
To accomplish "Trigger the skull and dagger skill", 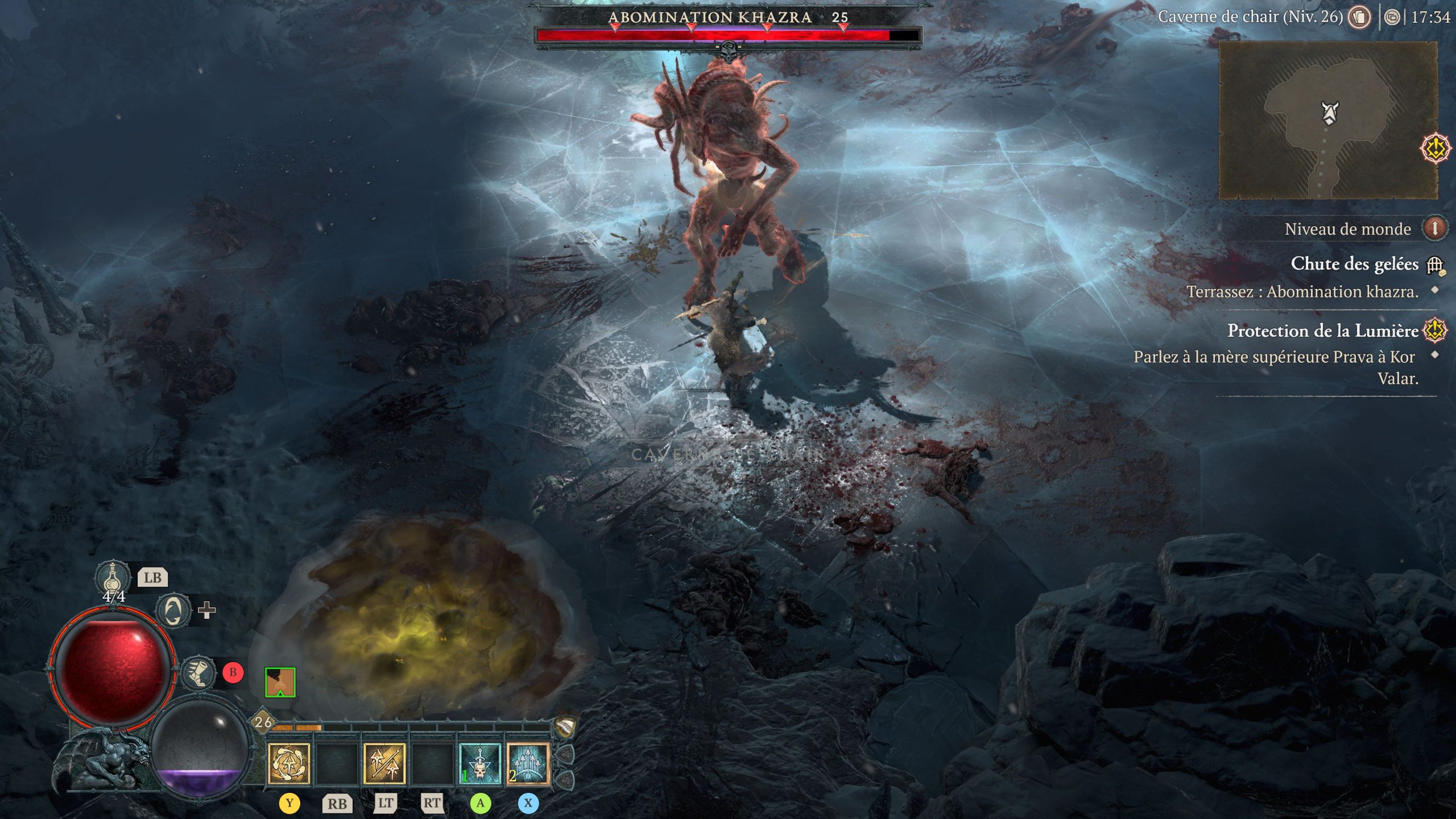I will coord(480,764).
